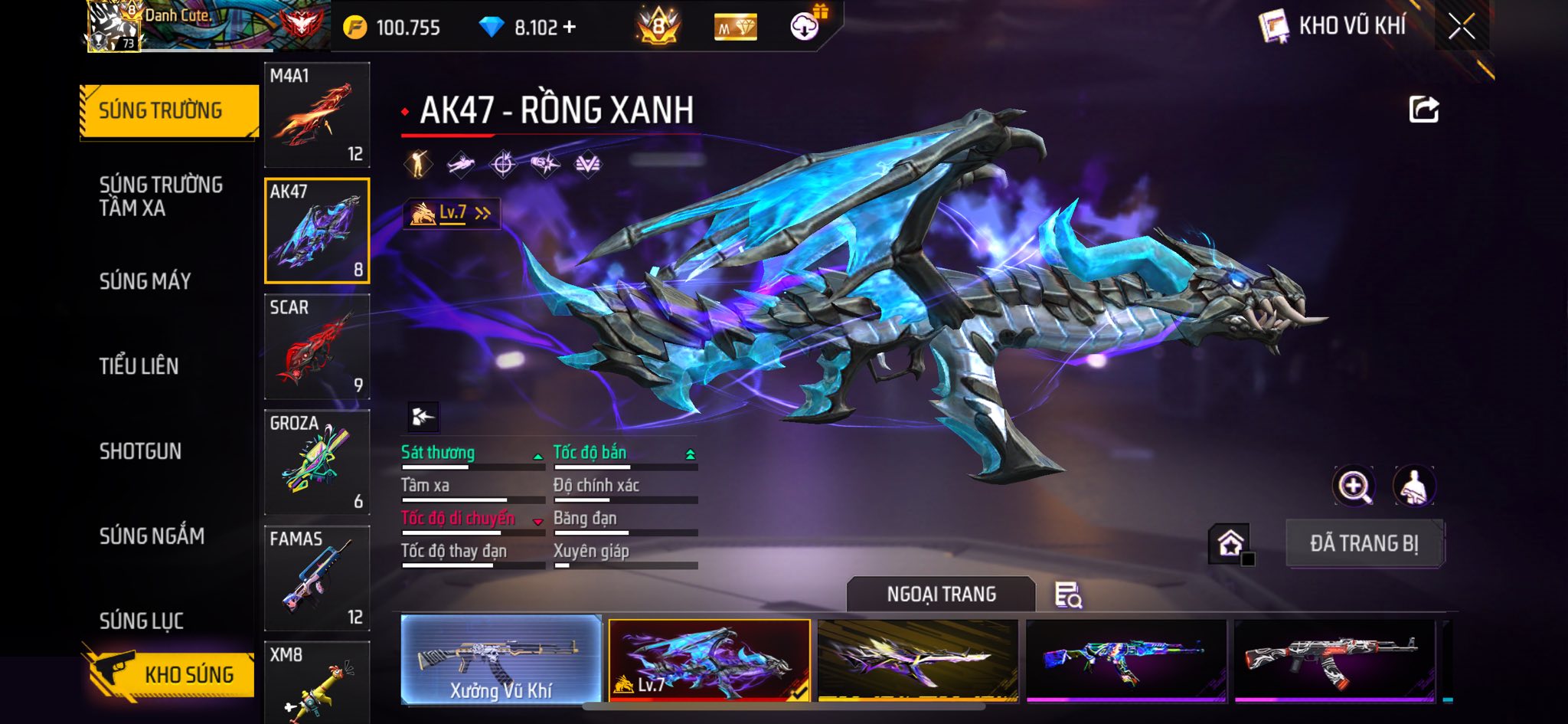Image resolution: width=1568 pixels, height=724 pixels.
Task: Open the Súng Ngắm category
Action: click(152, 536)
